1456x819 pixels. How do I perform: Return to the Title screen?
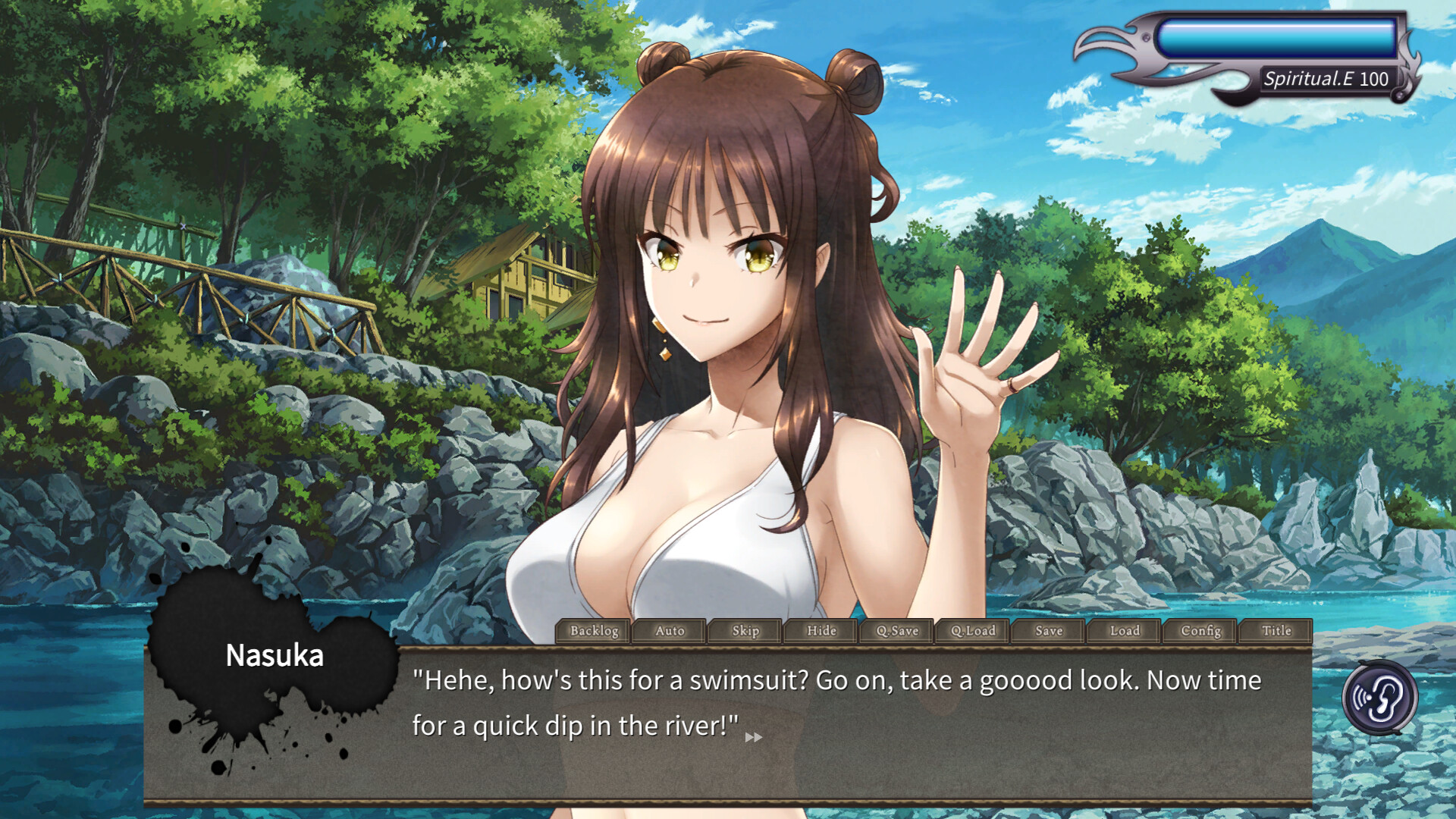pos(1276,631)
